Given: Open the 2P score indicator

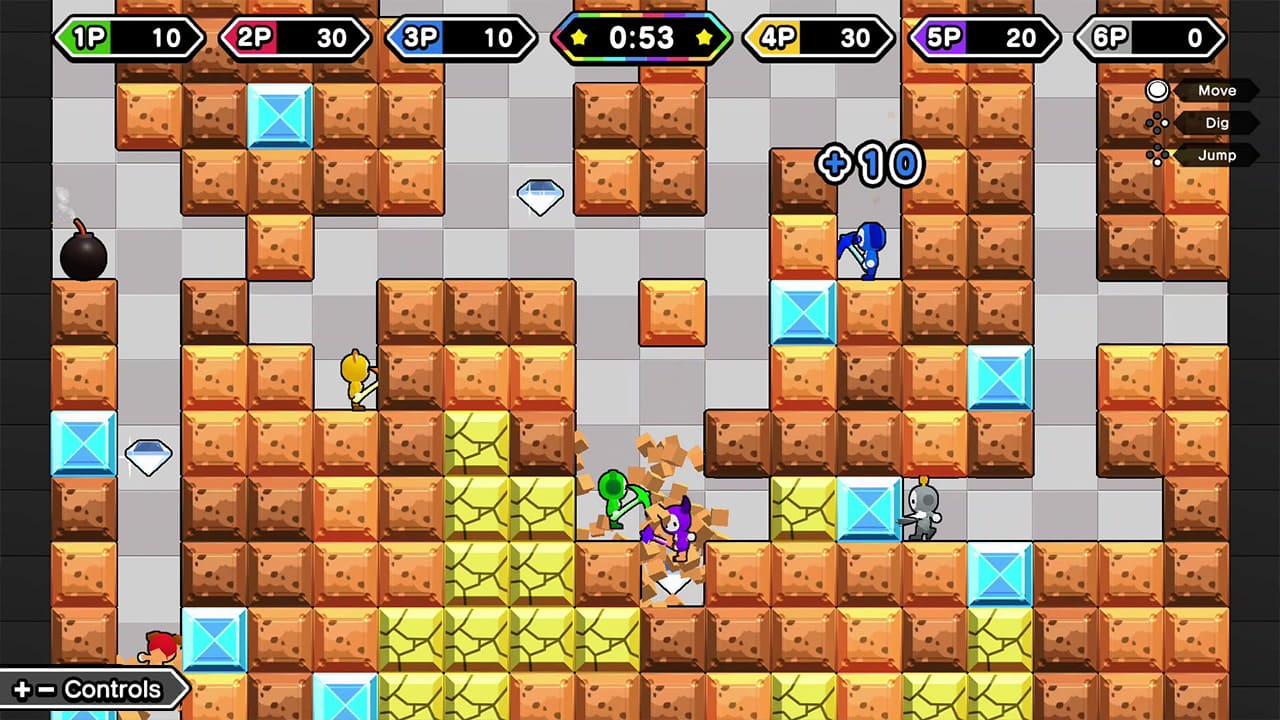Looking at the screenshot, I should [295, 38].
